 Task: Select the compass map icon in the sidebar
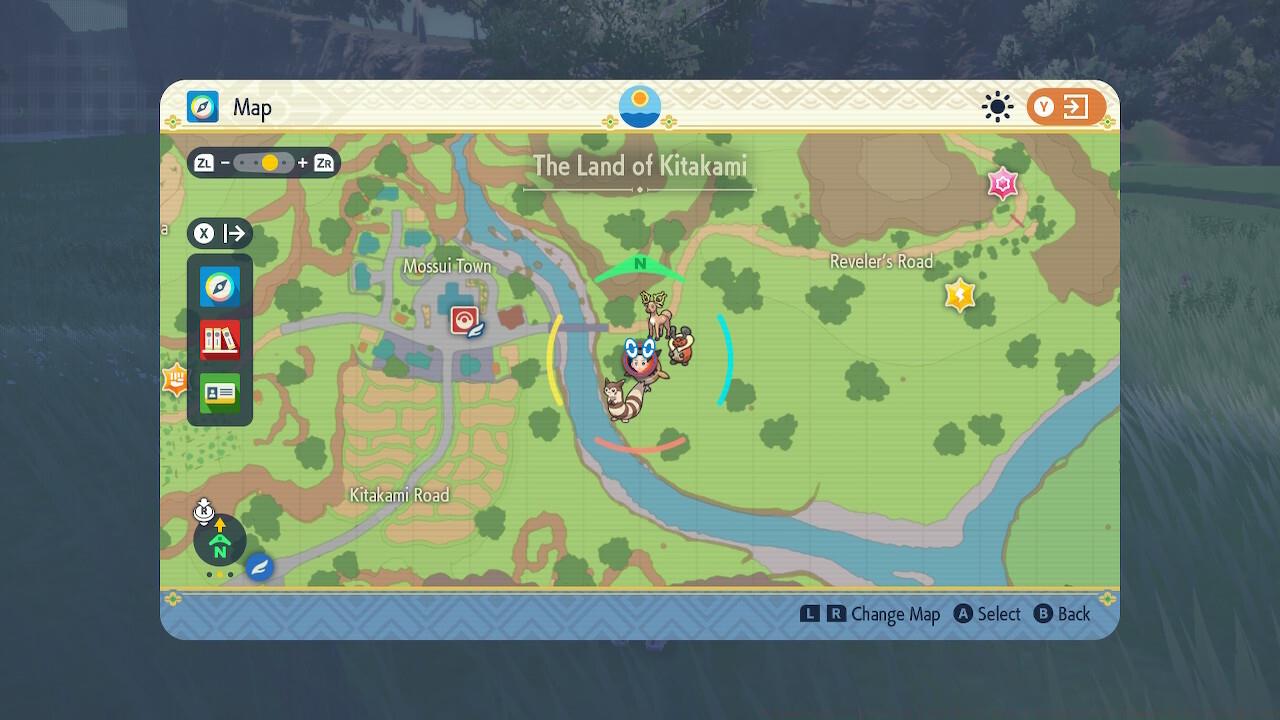coord(219,287)
